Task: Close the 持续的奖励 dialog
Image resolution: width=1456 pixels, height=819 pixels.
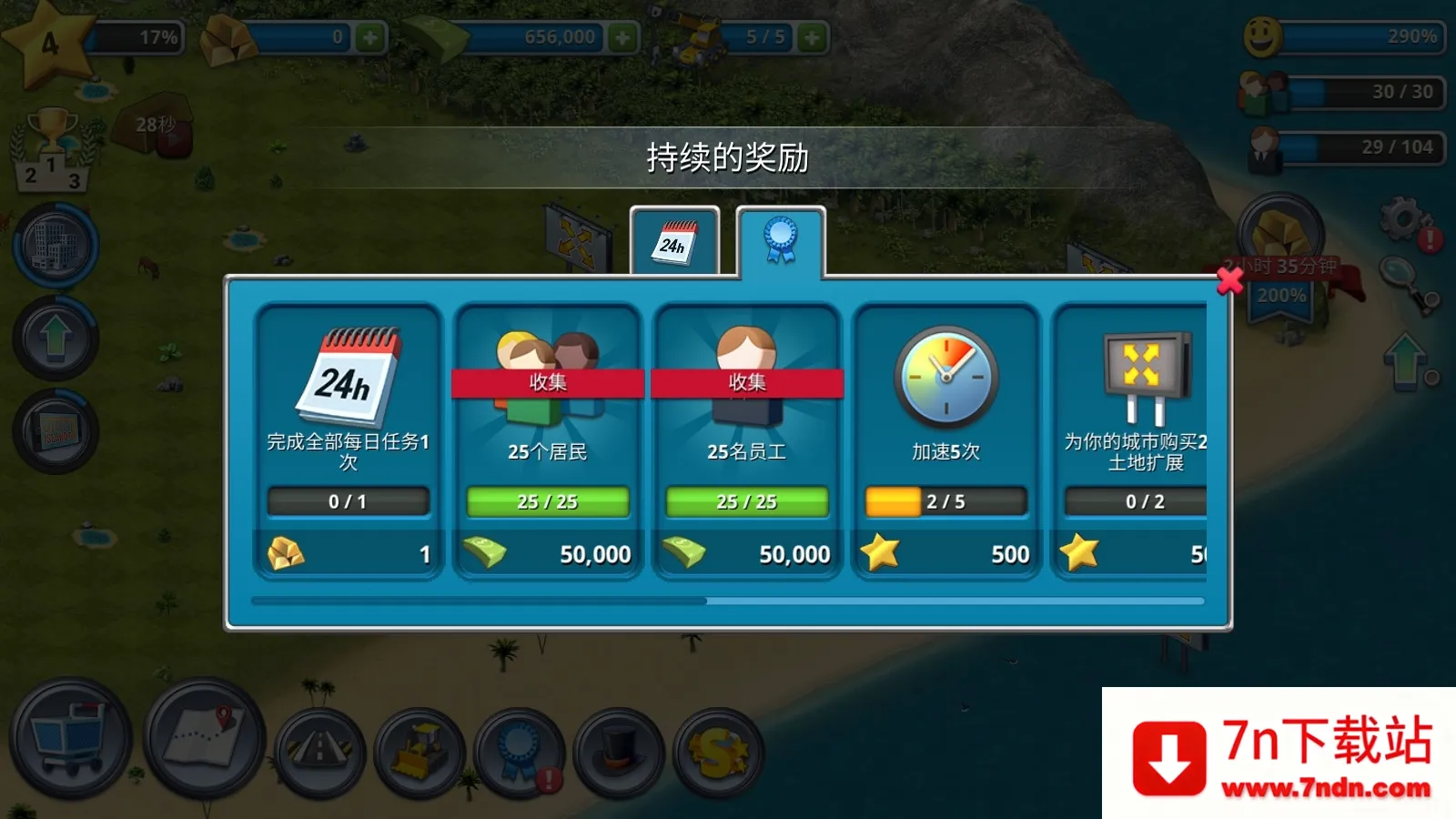Action: click(1229, 282)
